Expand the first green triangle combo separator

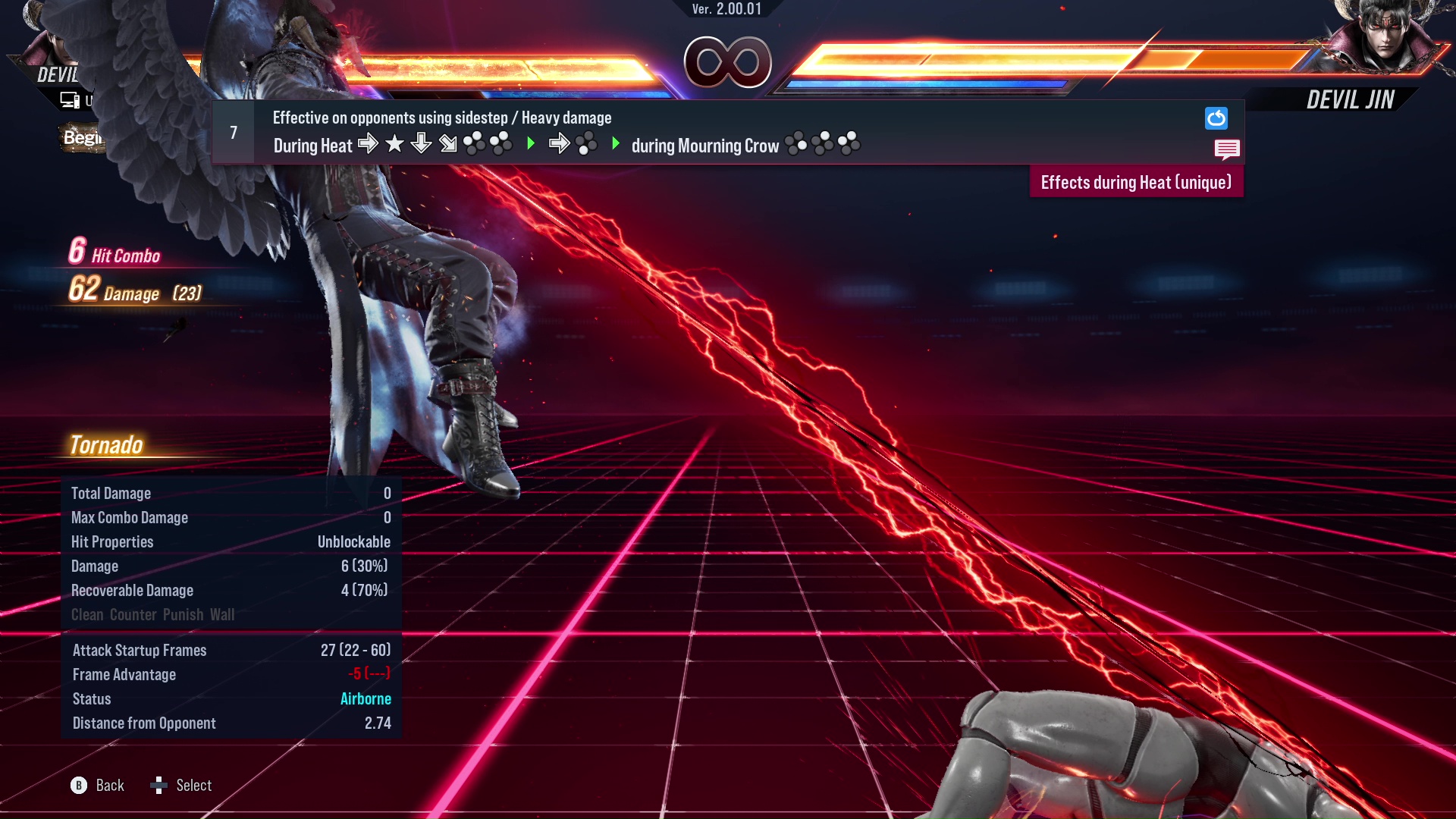530,144
